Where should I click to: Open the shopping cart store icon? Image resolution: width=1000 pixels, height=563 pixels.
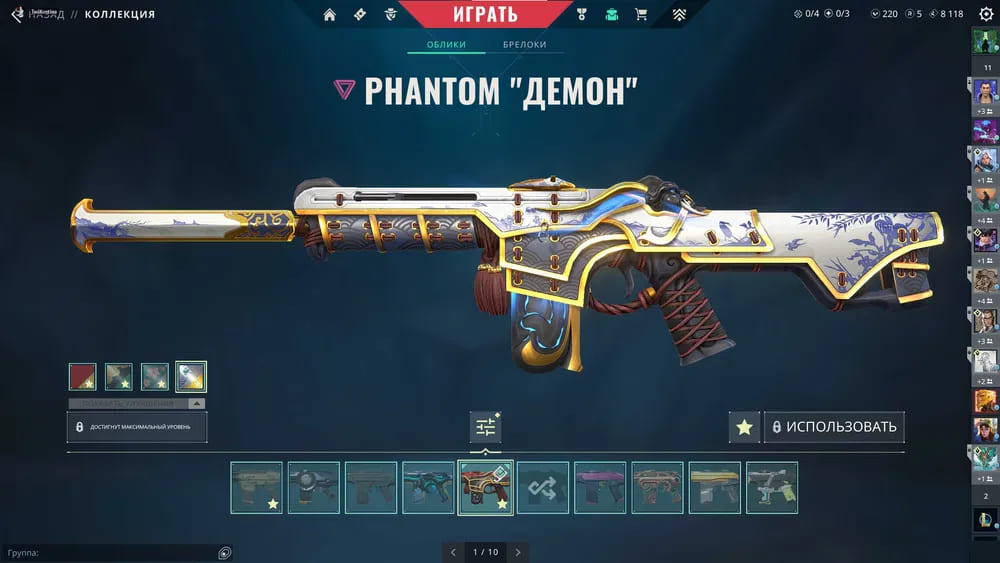pos(641,15)
